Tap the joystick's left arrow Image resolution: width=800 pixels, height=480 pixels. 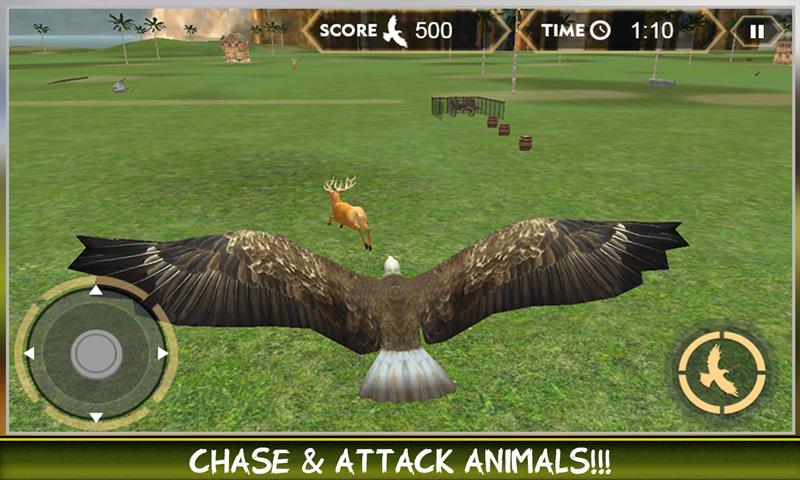30,353
